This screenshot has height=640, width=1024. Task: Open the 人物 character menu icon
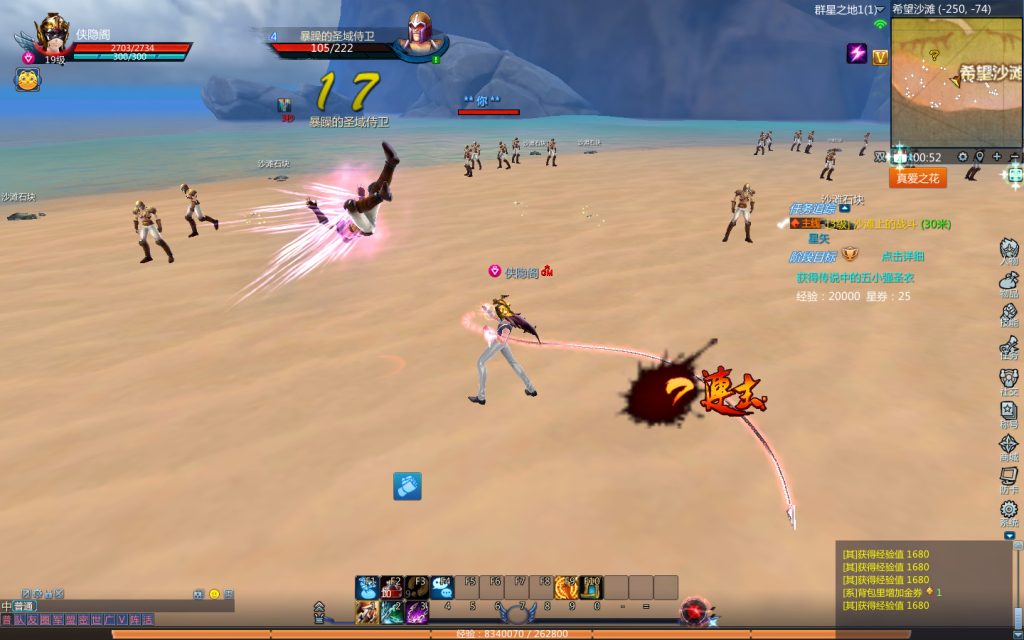click(x=1009, y=250)
